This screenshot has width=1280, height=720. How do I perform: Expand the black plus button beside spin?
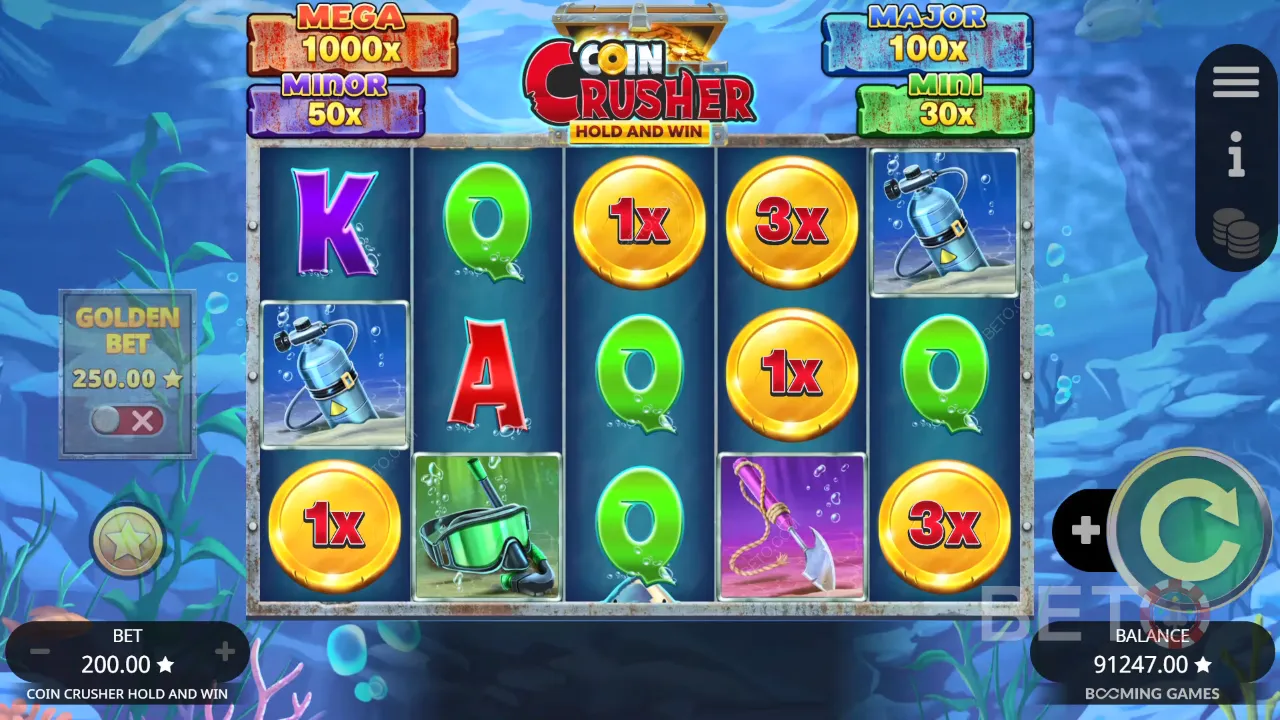[x=1085, y=530]
